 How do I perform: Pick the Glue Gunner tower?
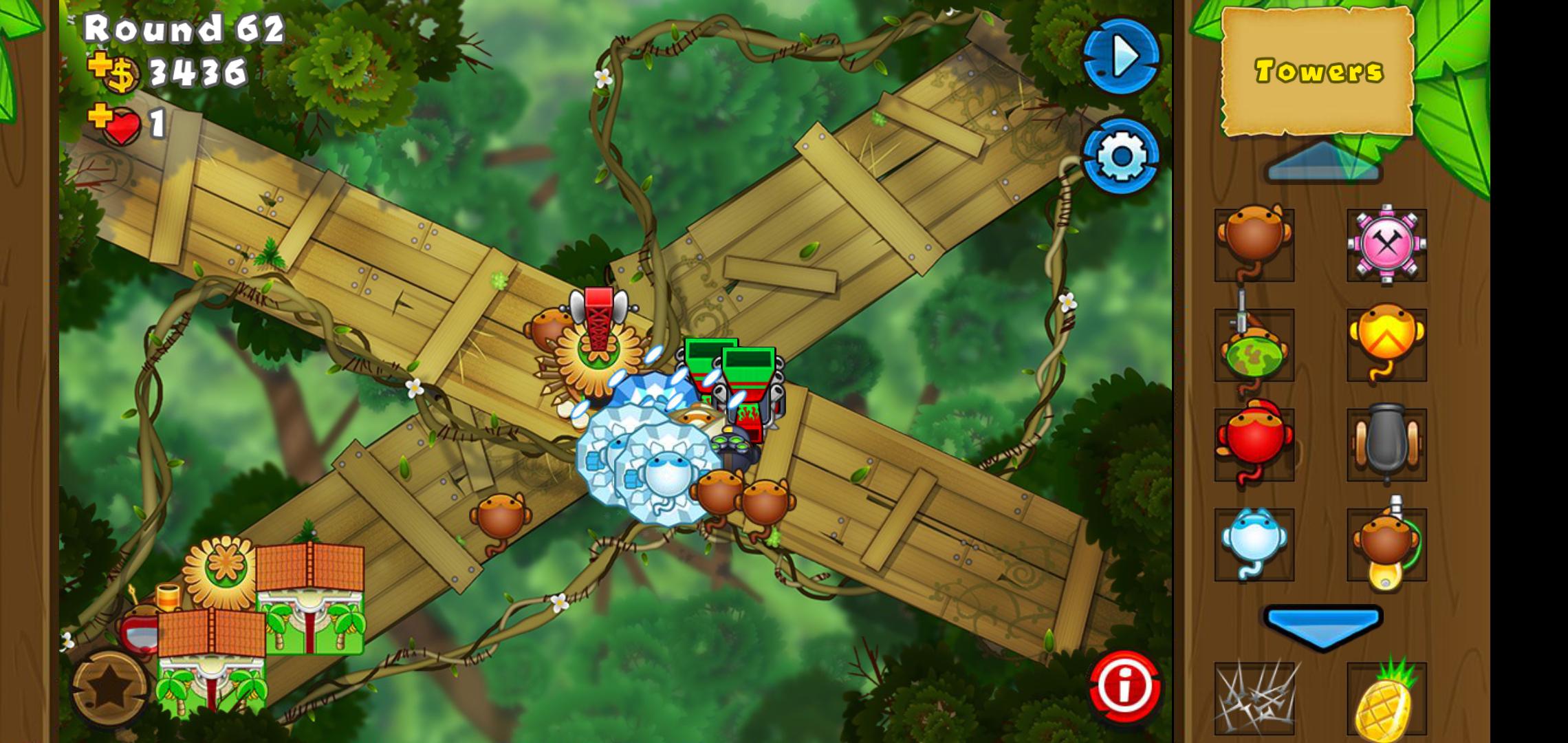[1386, 545]
